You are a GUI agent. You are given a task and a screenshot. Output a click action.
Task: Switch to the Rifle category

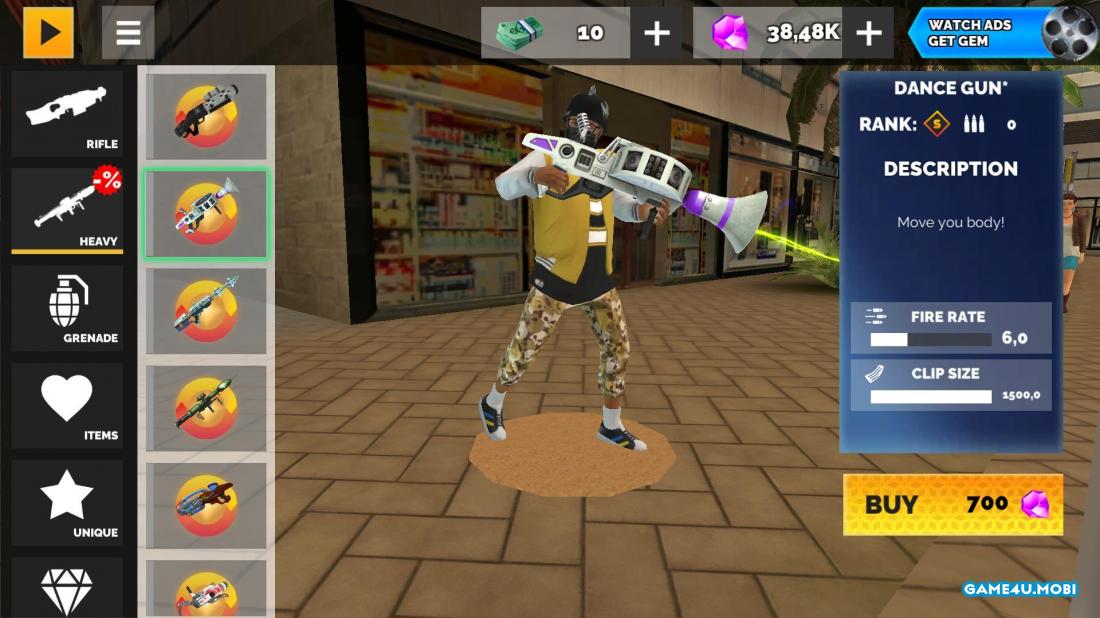pos(67,114)
